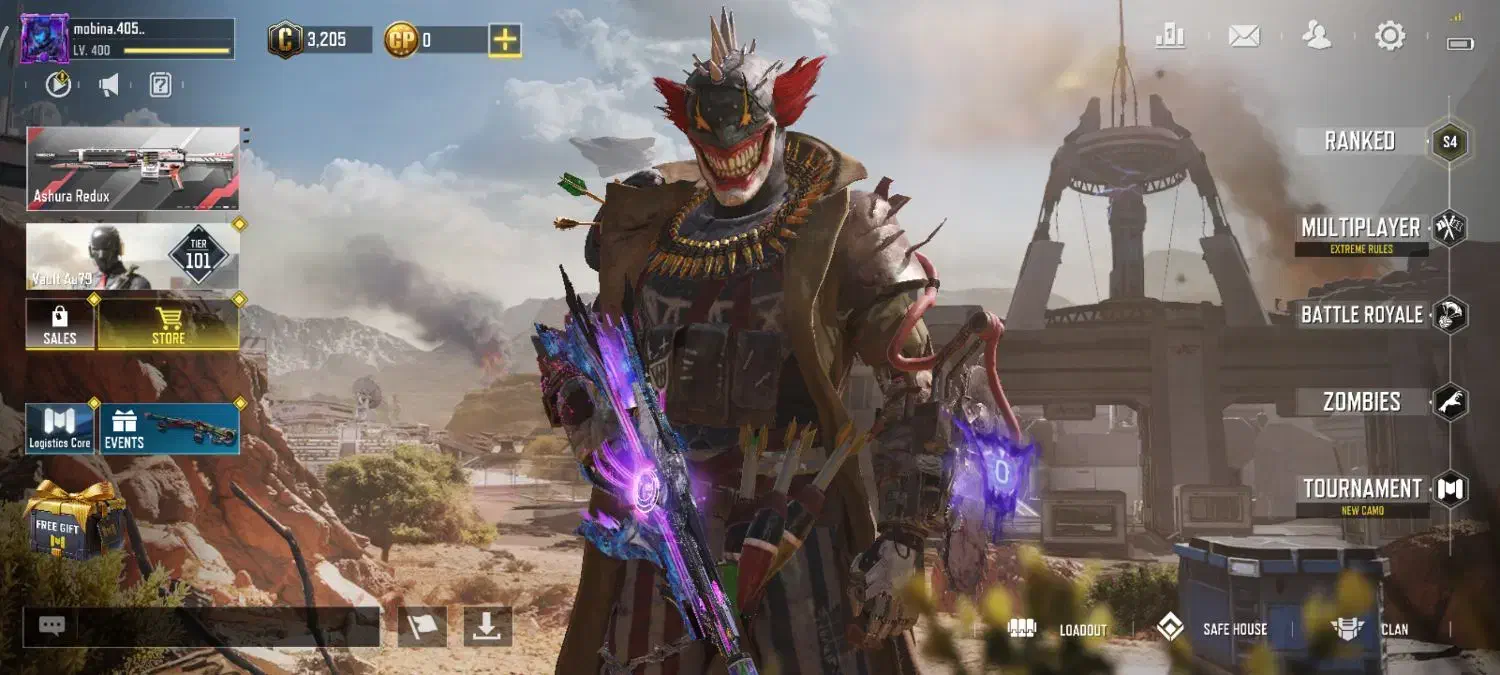Open Logistics Core
This screenshot has height=675, width=1500.
tap(60, 428)
